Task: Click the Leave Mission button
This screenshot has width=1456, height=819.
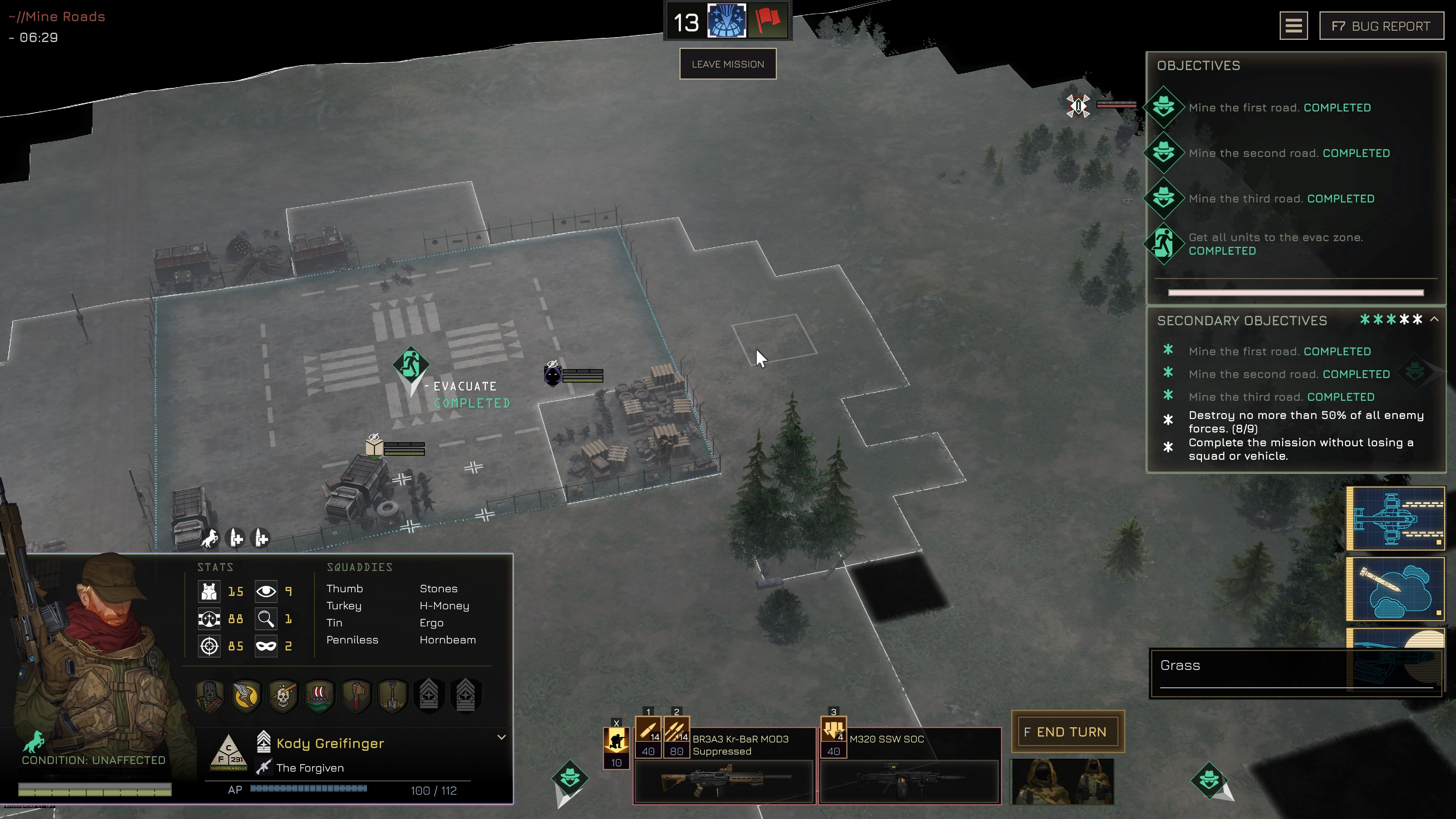Action: tap(728, 64)
